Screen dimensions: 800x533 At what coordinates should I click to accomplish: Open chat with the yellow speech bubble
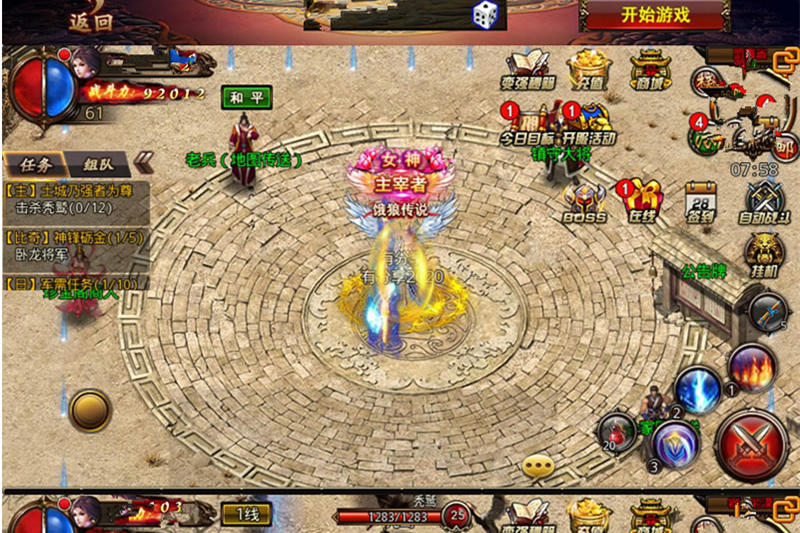[539, 465]
